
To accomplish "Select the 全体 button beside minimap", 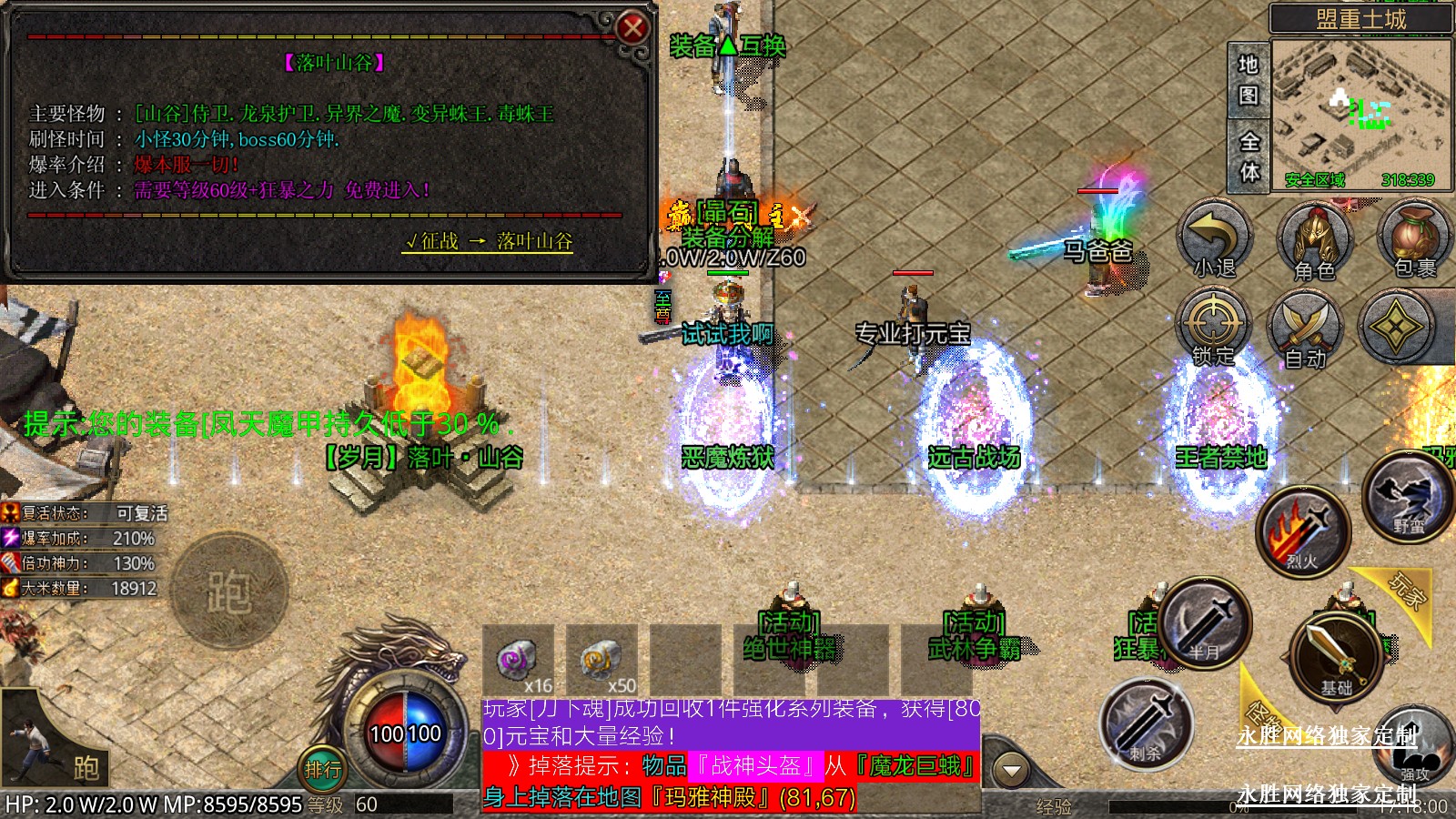I will pyautogui.click(x=1249, y=156).
